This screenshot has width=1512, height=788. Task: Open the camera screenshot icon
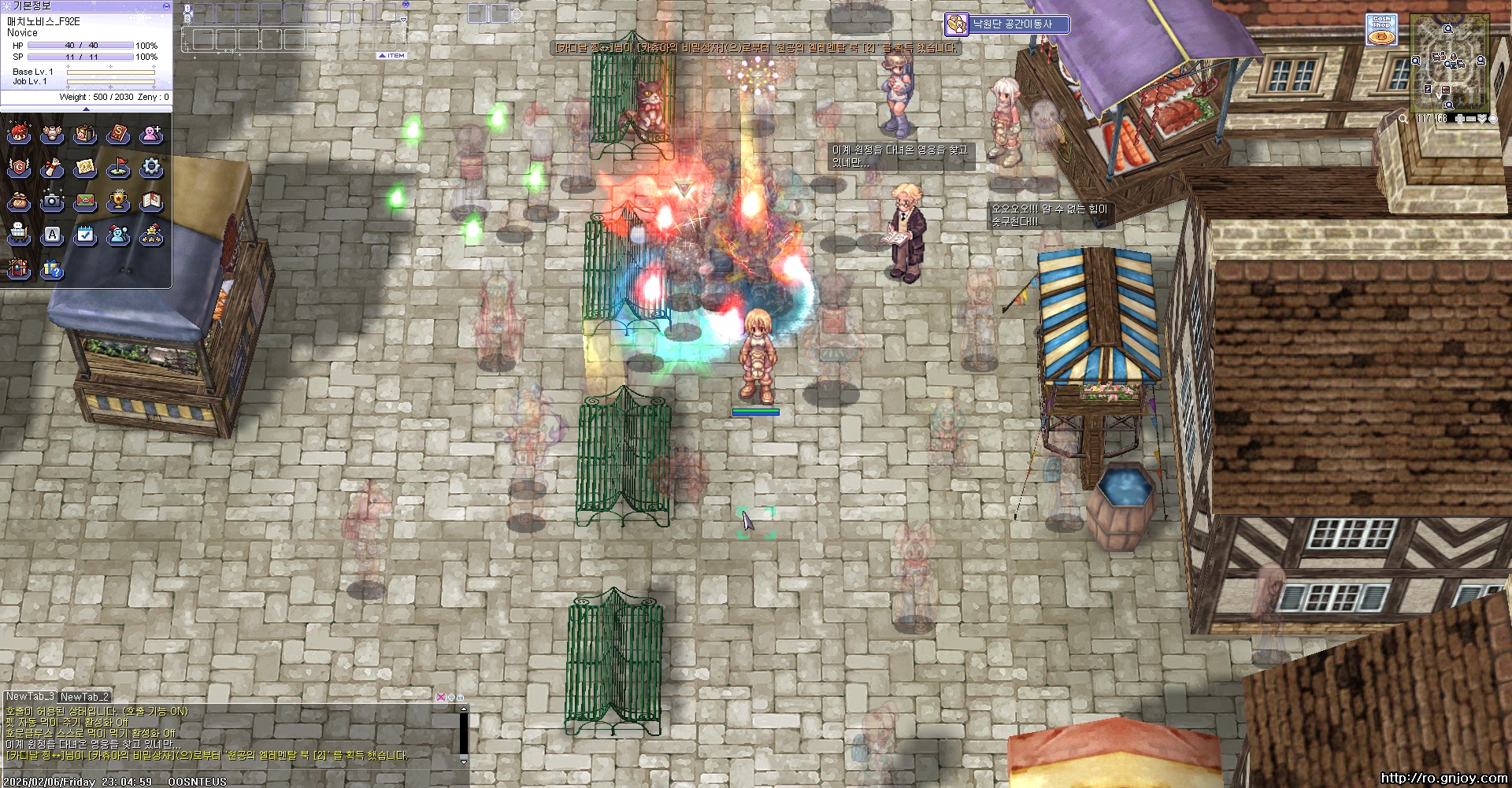pos(52,201)
